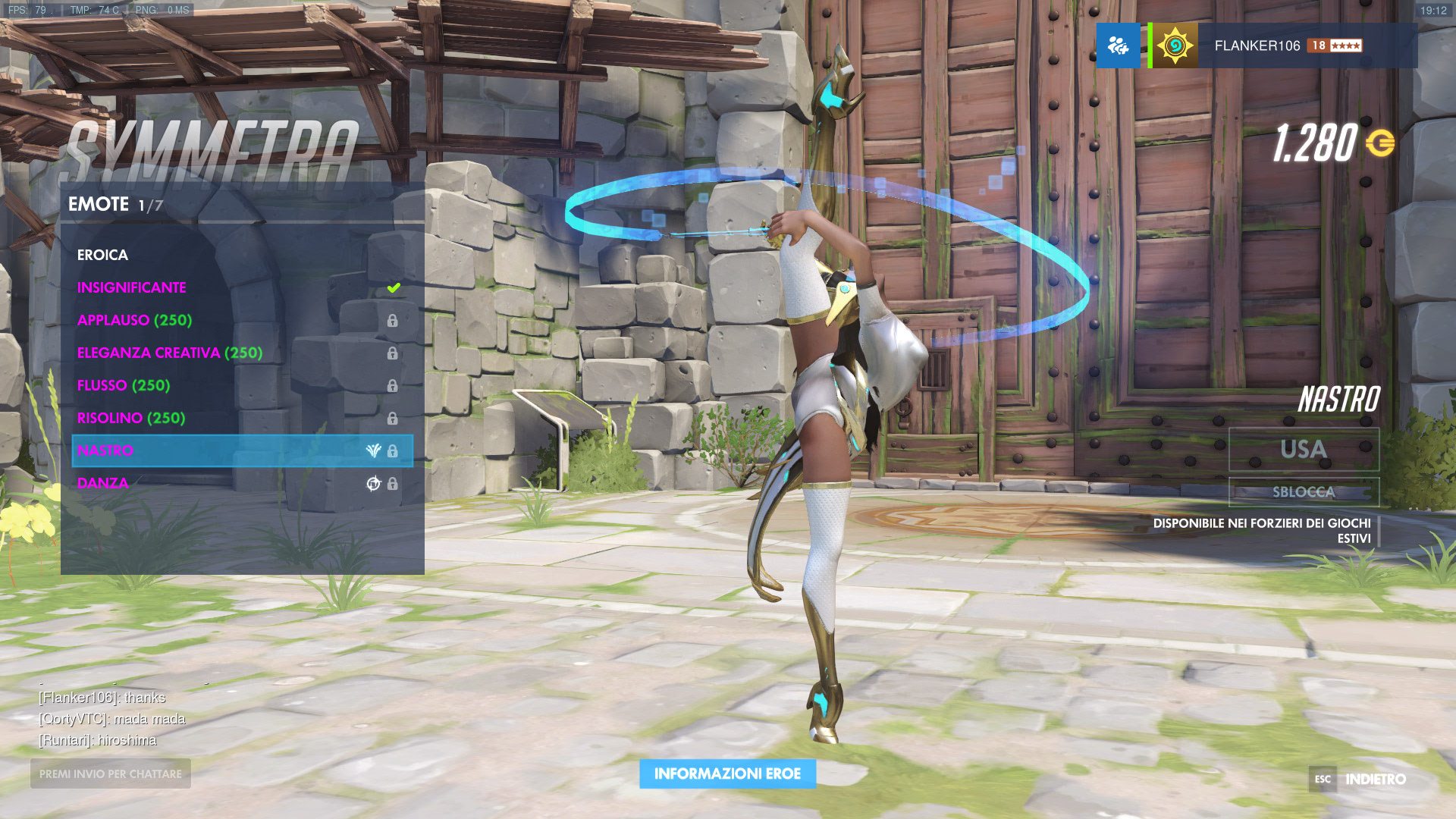Open Informazioni Eroe
Screen dimensions: 1456x819
727,773
